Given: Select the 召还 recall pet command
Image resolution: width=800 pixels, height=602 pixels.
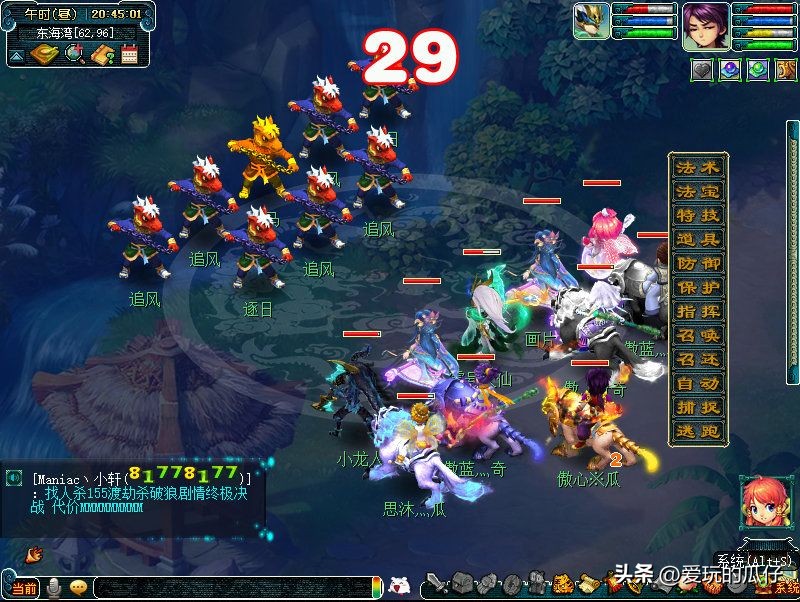Looking at the screenshot, I should [x=697, y=360].
